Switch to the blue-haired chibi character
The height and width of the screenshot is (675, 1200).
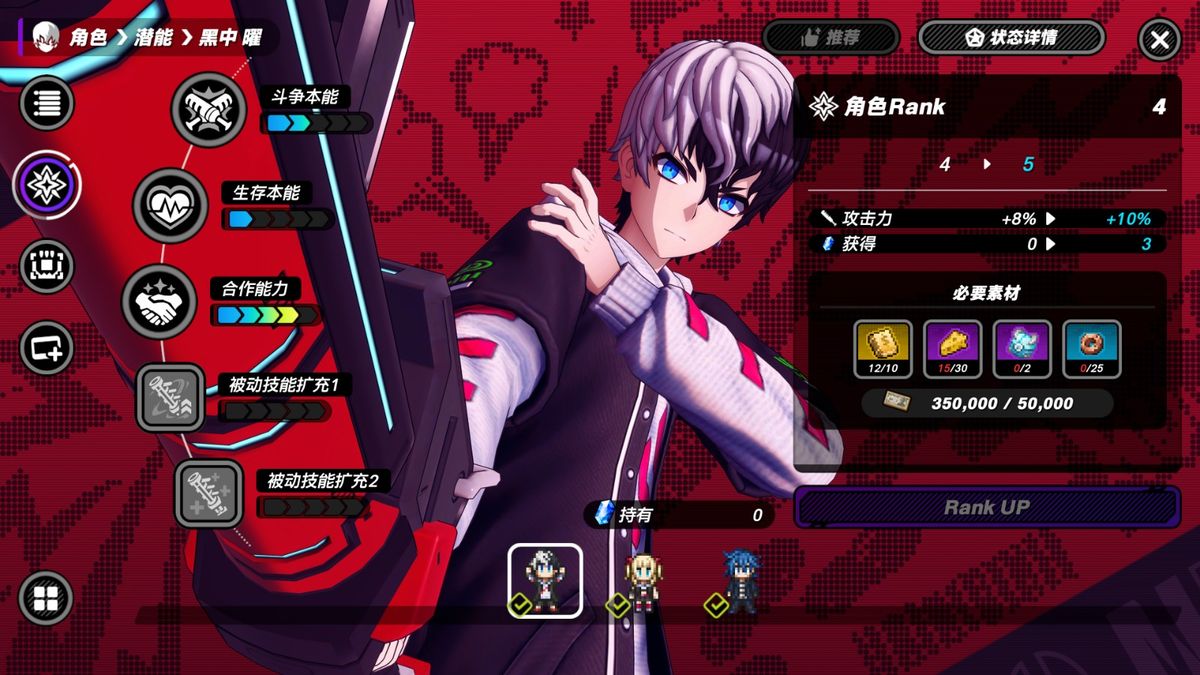[x=740, y=581]
